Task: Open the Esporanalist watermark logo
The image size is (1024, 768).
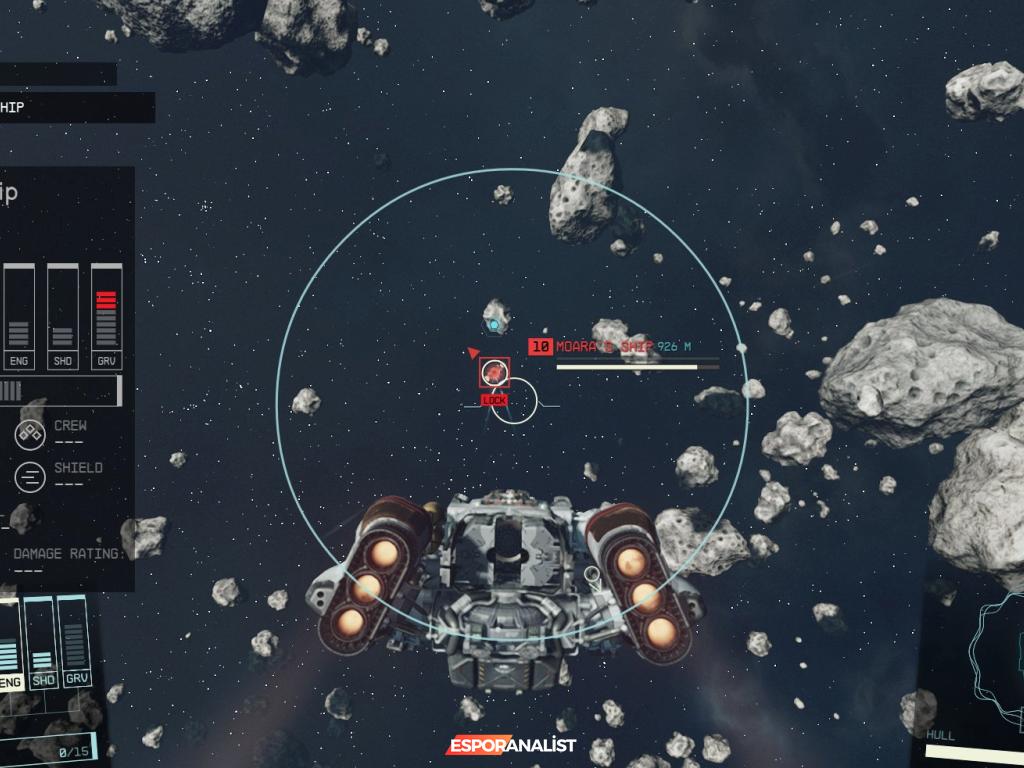Action: pos(511,745)
